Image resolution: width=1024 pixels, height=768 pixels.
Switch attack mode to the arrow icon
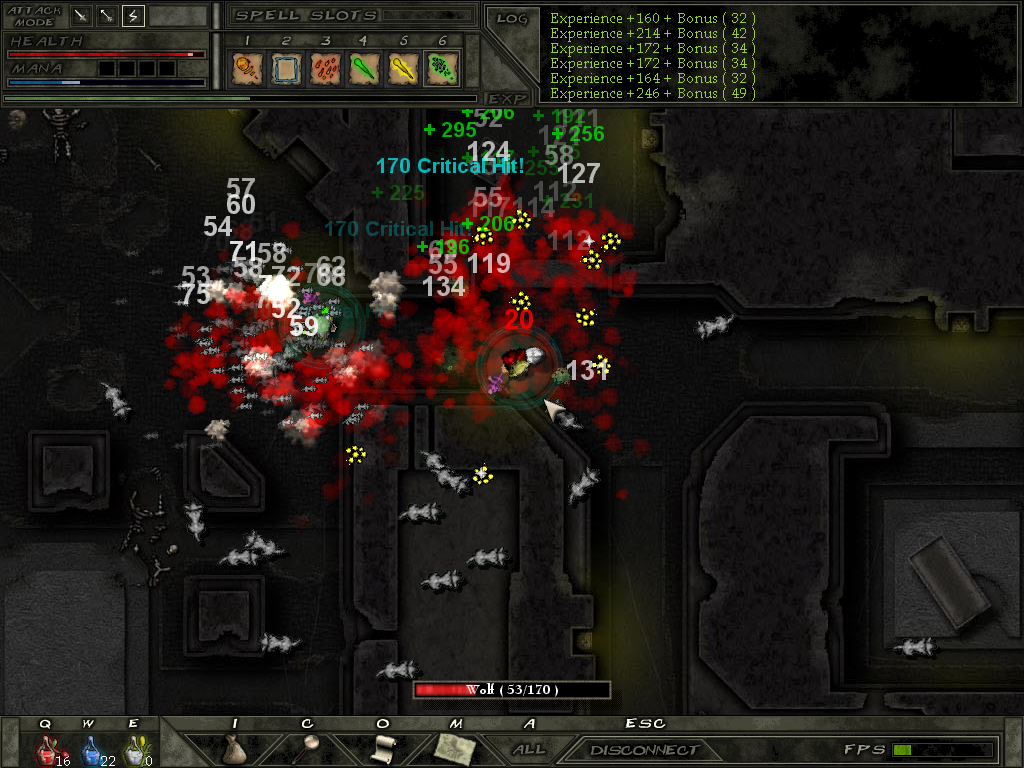click(107, 16)
